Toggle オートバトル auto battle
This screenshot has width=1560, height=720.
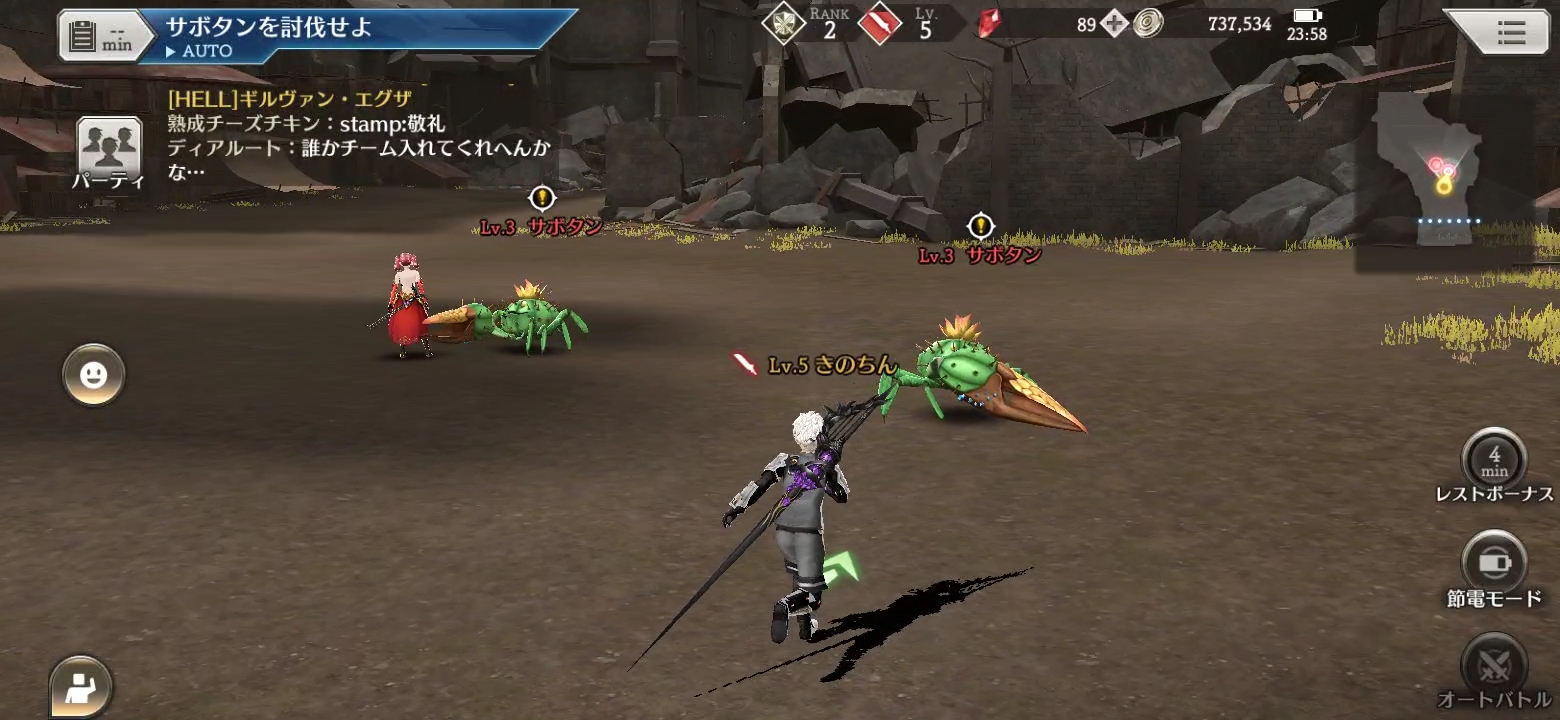[1494, 665]
